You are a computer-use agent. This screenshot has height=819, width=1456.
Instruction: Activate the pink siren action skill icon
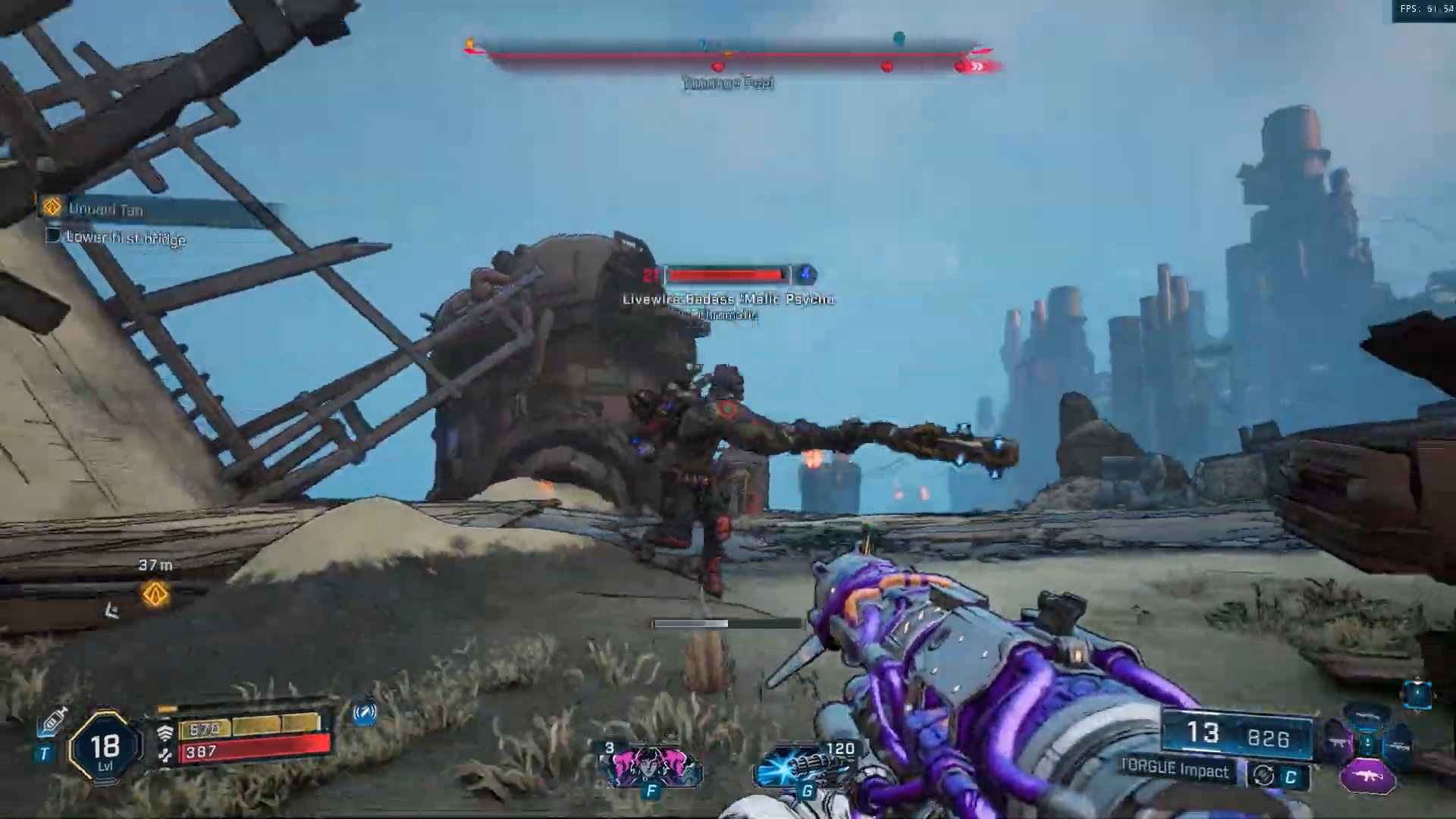[x=651, y=767]
